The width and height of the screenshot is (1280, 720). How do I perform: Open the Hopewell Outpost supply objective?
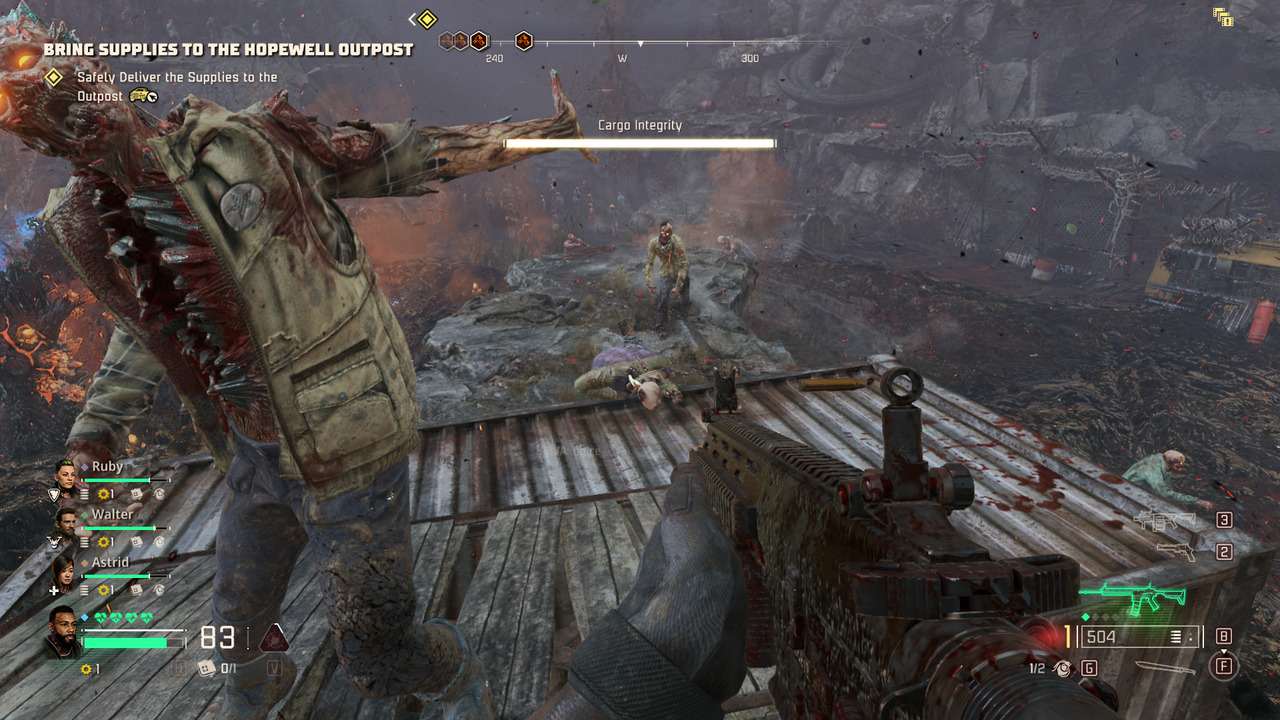tap(228, 49)
